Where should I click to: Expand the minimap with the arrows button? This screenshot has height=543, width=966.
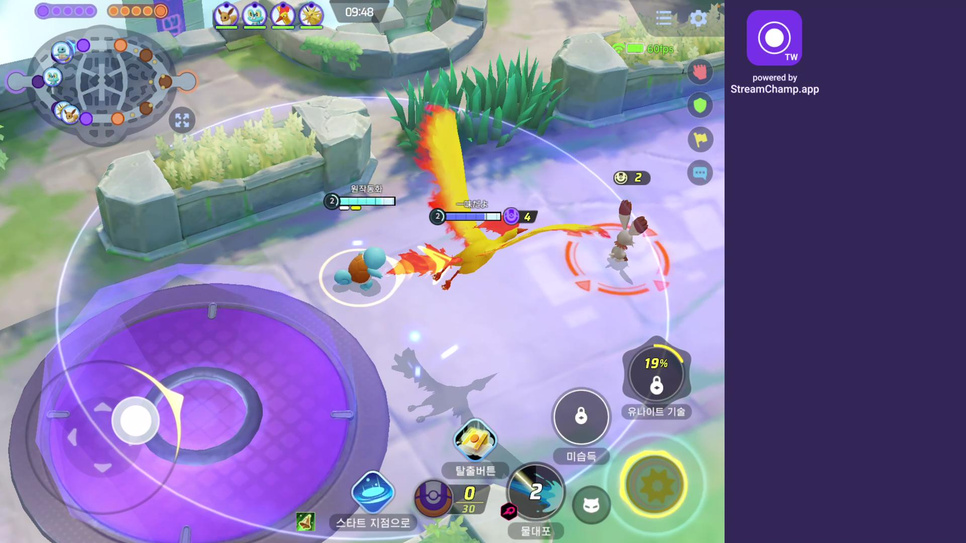tap(182, 121)
